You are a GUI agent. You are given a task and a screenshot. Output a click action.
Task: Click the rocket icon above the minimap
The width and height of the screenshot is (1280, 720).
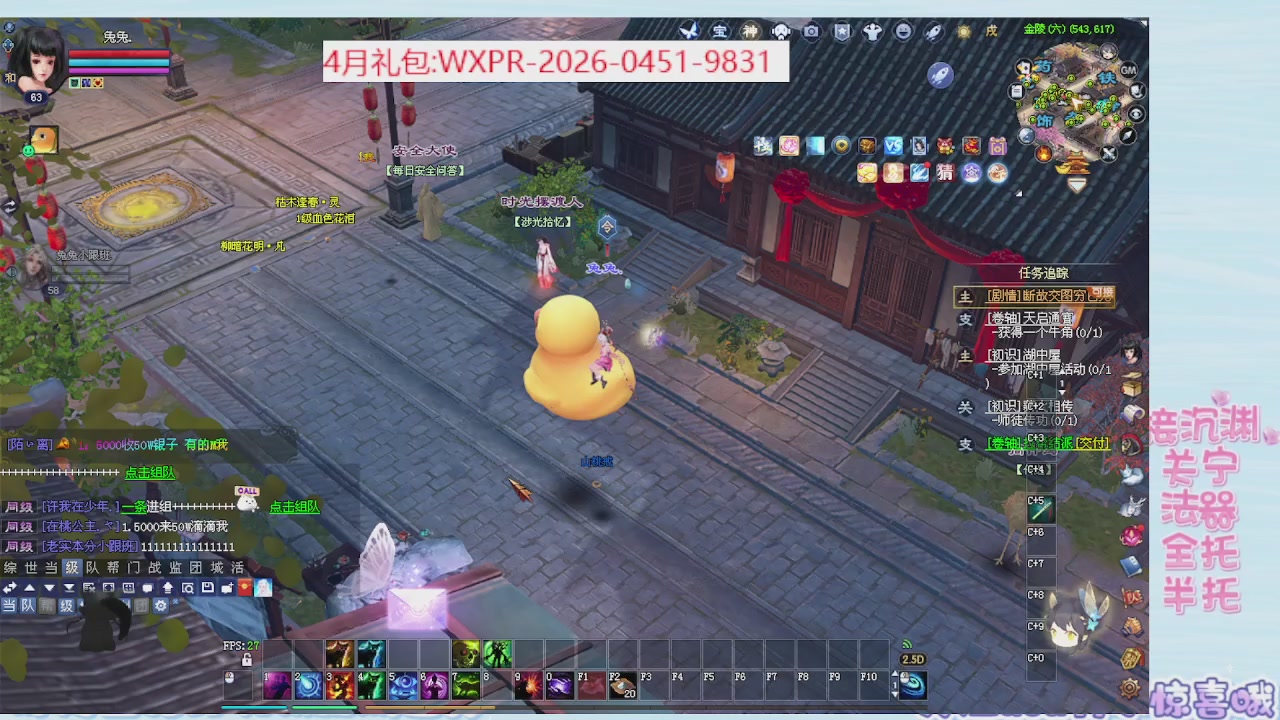tap(940, 76)
